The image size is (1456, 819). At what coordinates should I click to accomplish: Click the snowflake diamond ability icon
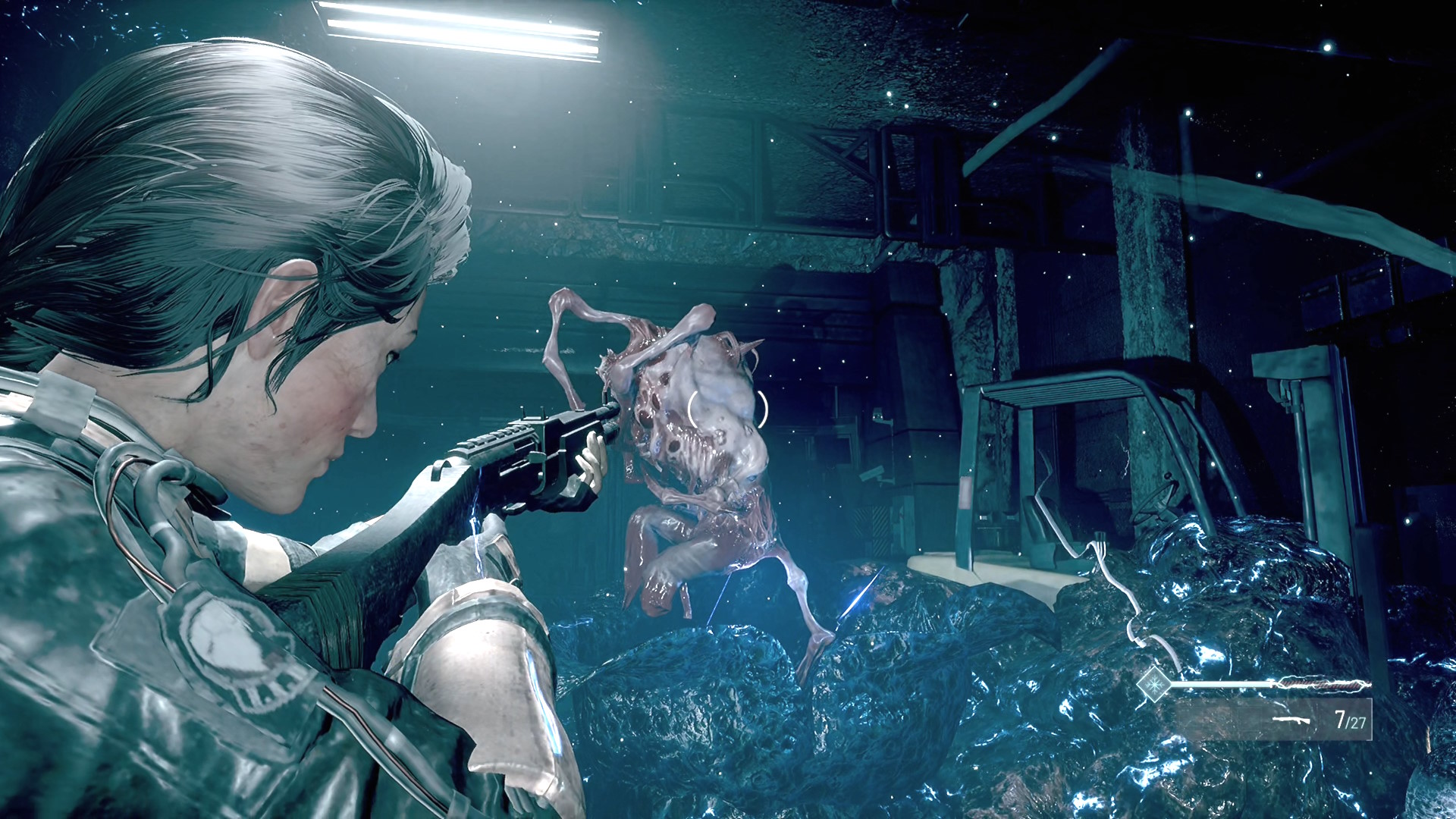coord(1153,684)
